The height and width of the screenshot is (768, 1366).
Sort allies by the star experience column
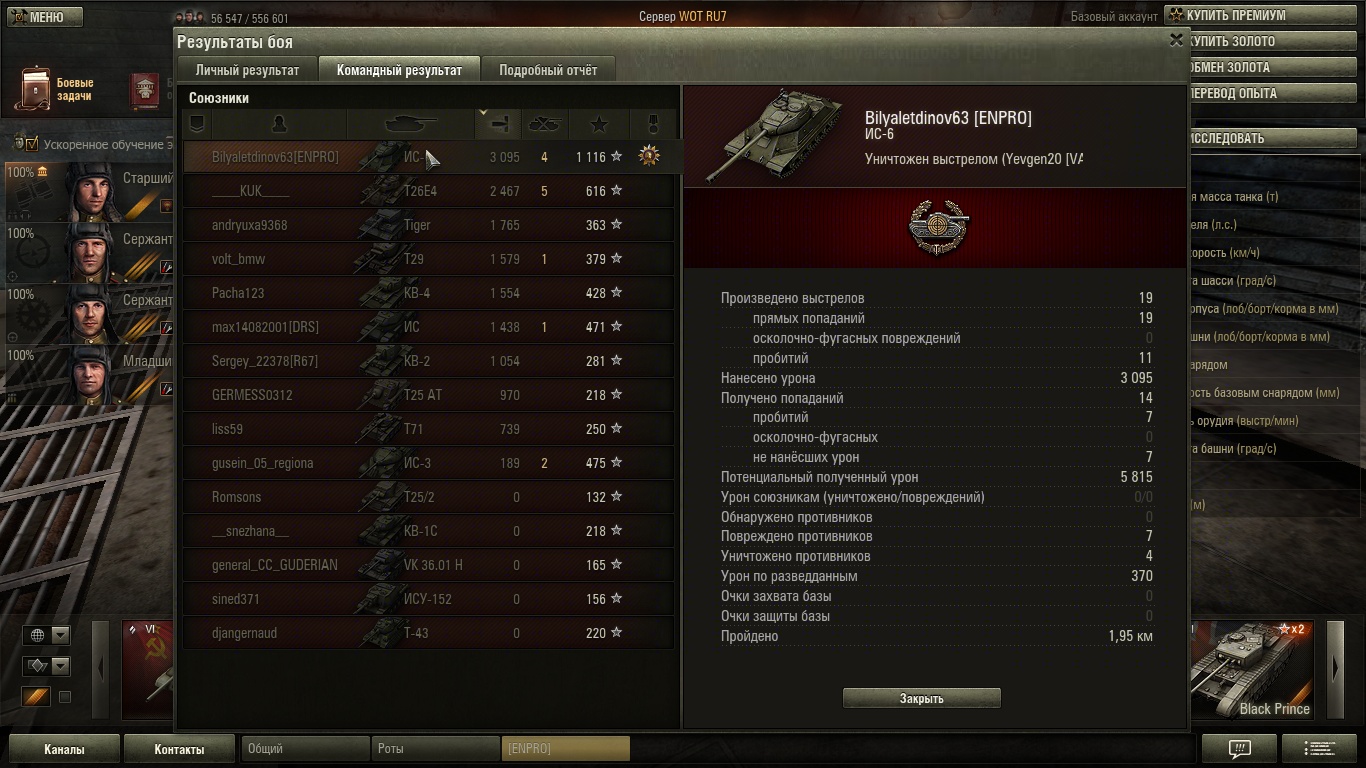599,124
